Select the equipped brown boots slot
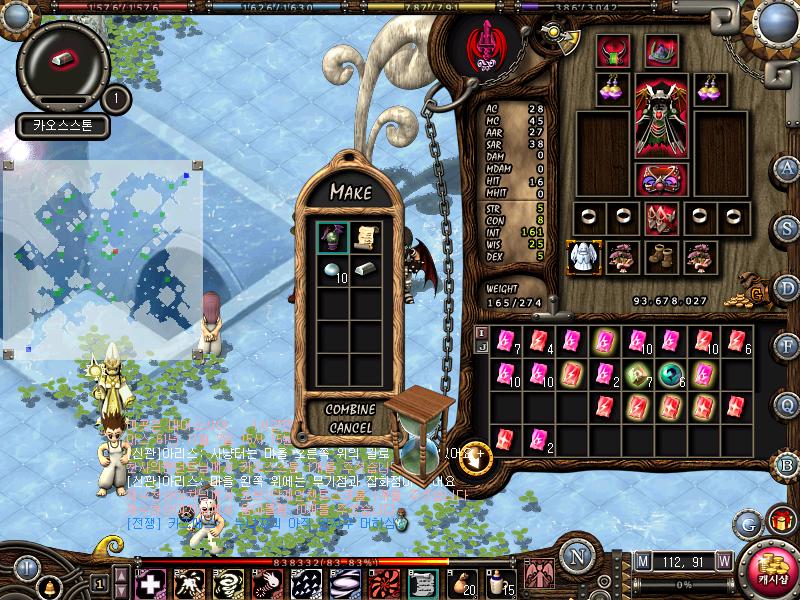 click(658, 257)
